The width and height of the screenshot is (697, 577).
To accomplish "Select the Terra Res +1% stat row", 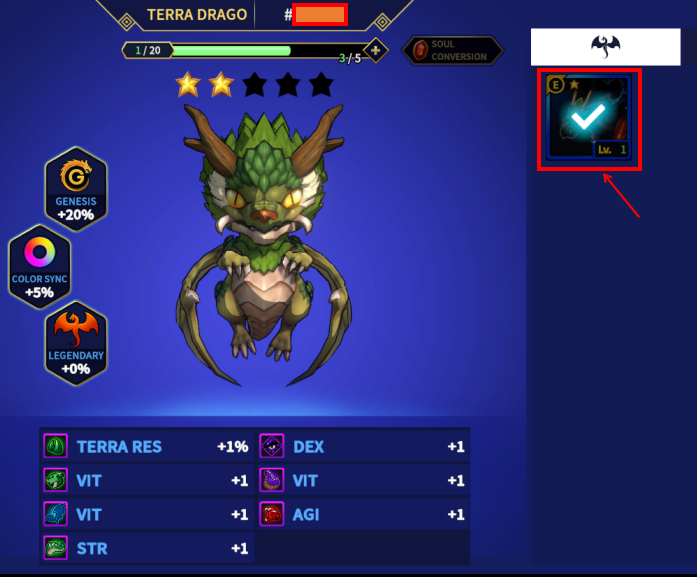I will (148, 446).
